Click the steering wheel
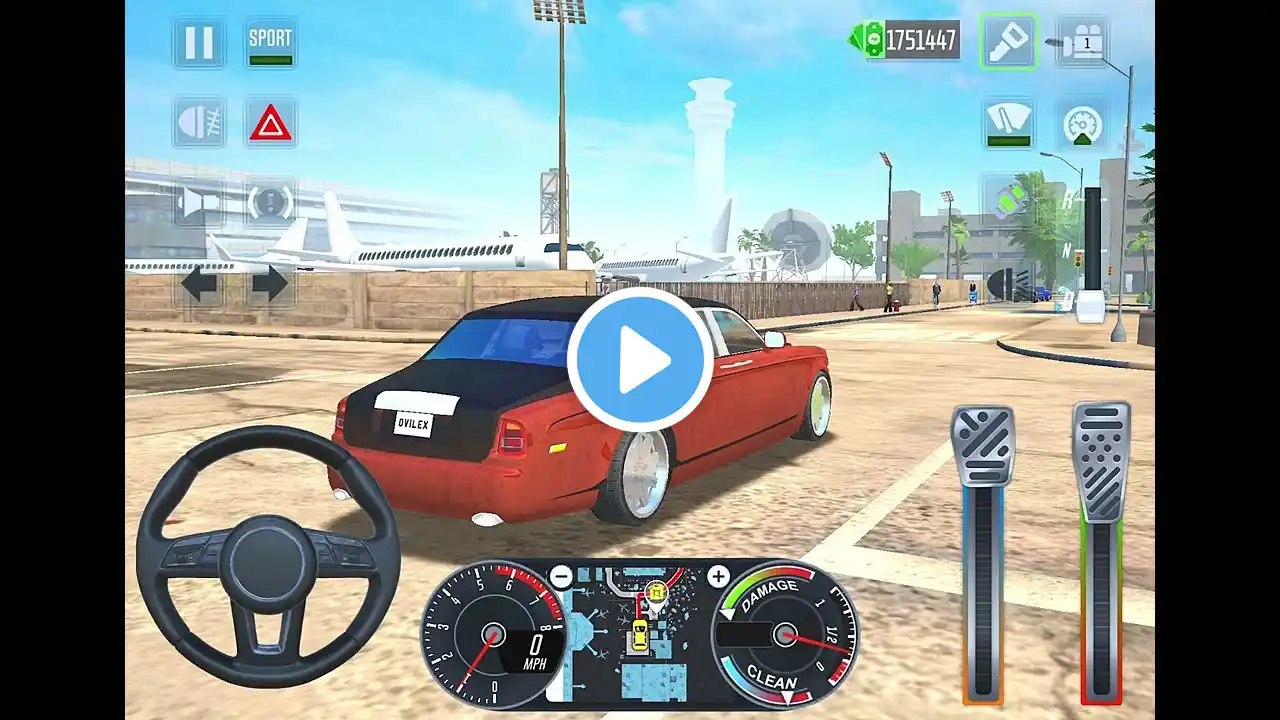Screen dimensions: 1280x720 (268, 557)
